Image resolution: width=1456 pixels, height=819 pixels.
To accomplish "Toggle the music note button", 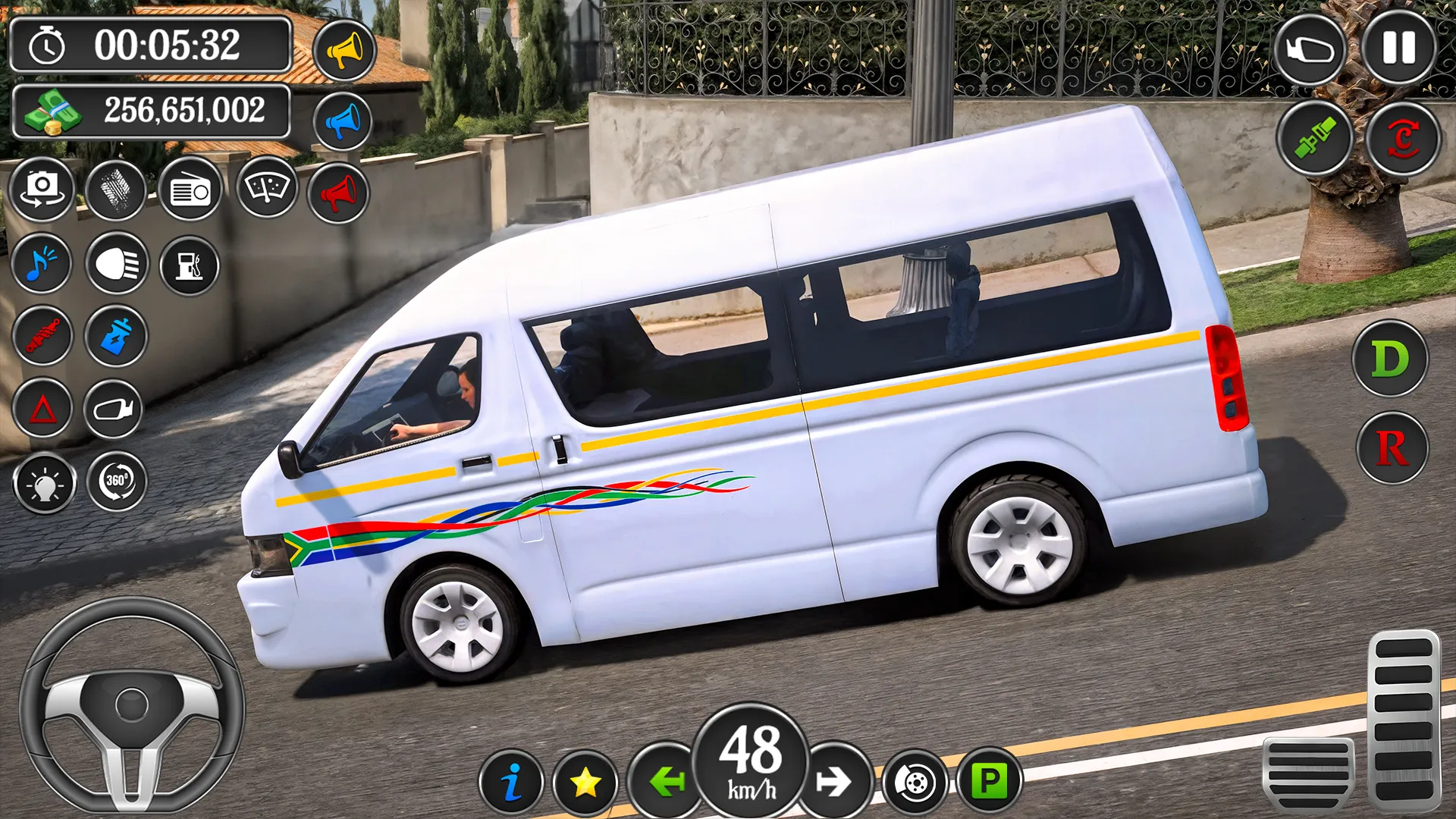I will pos(42,264).
